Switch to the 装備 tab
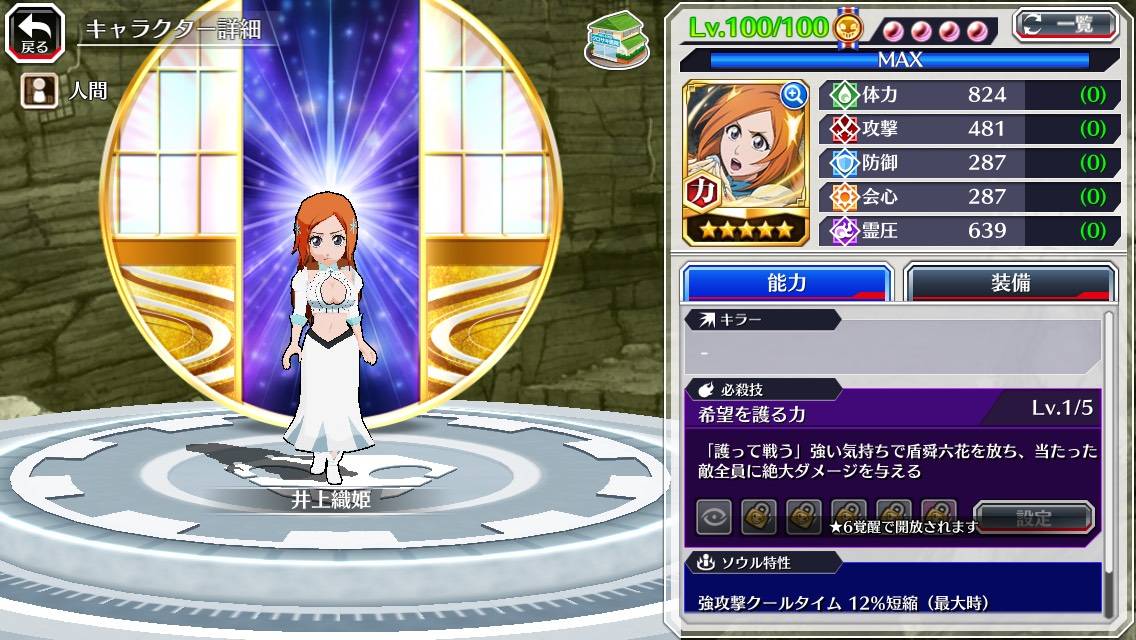The width and height of the screenshot is (1136, 640). (x=1009, y=283)
